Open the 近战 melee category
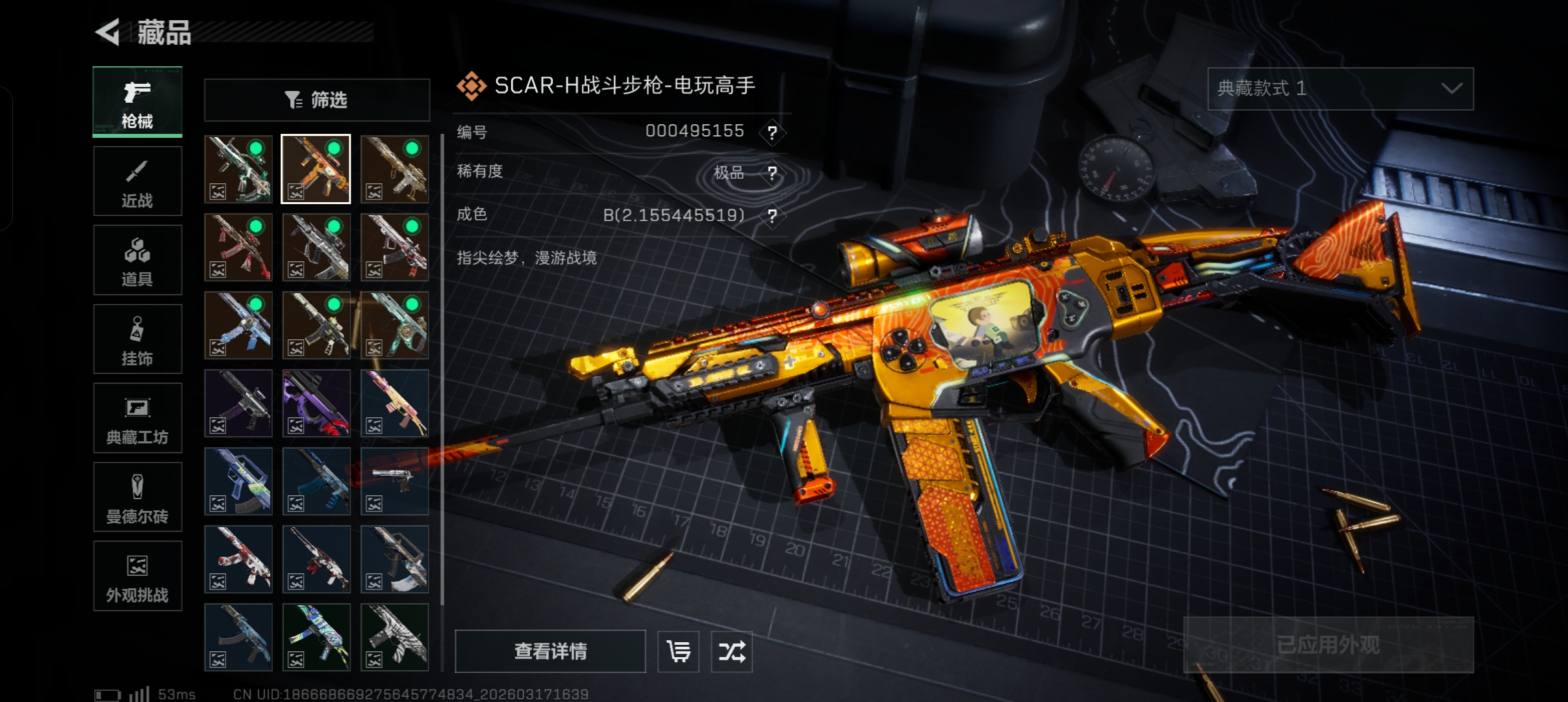 point(138,181)
